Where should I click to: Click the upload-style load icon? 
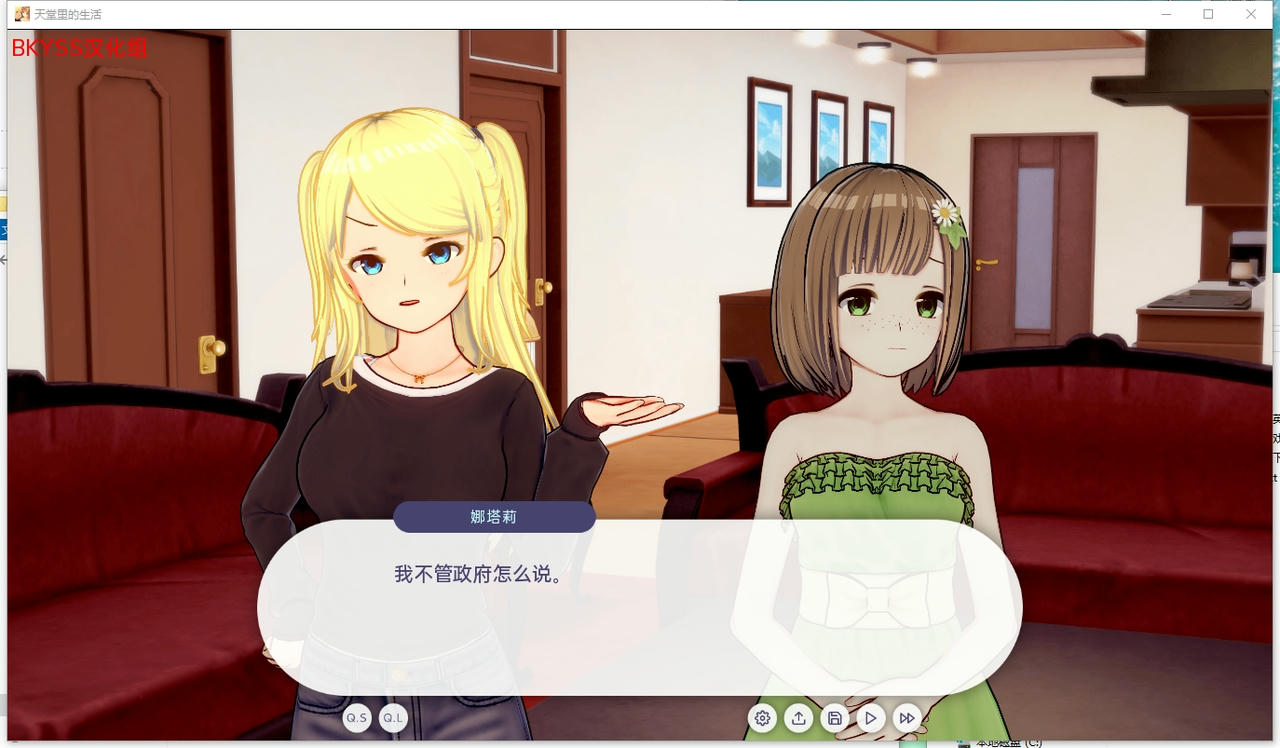(x=798, y=718)
